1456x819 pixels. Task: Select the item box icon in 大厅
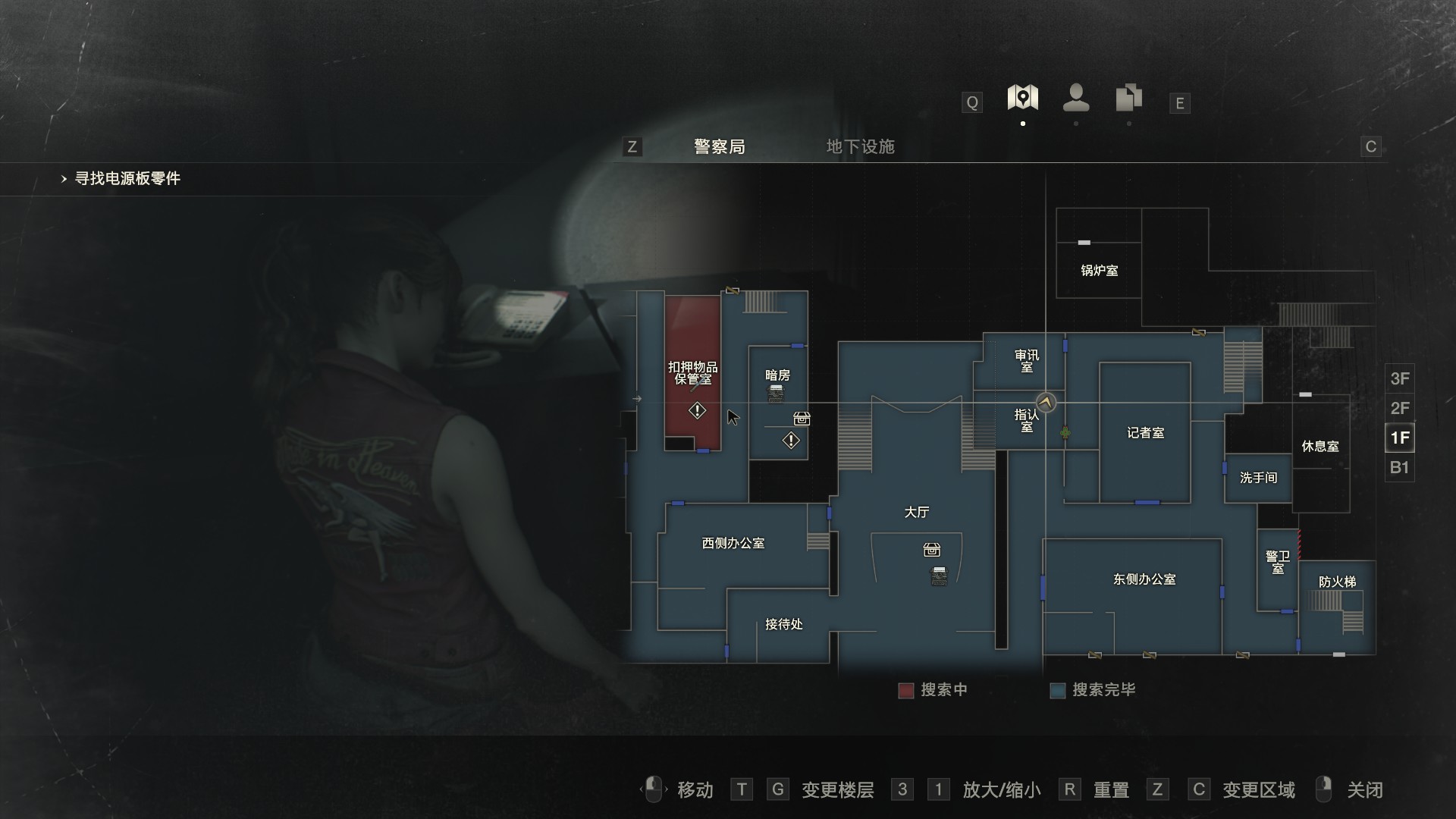(x=932, y=550)
